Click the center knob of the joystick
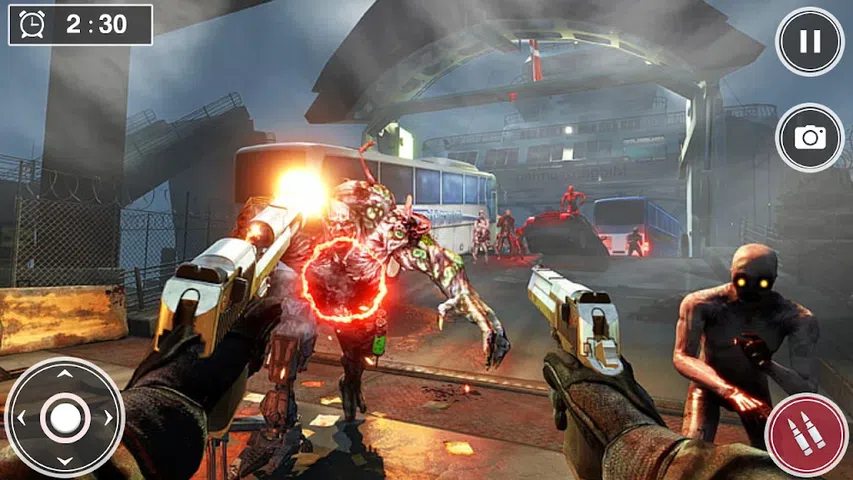Screen dimensions: 853x480 (x=64, y=417)
